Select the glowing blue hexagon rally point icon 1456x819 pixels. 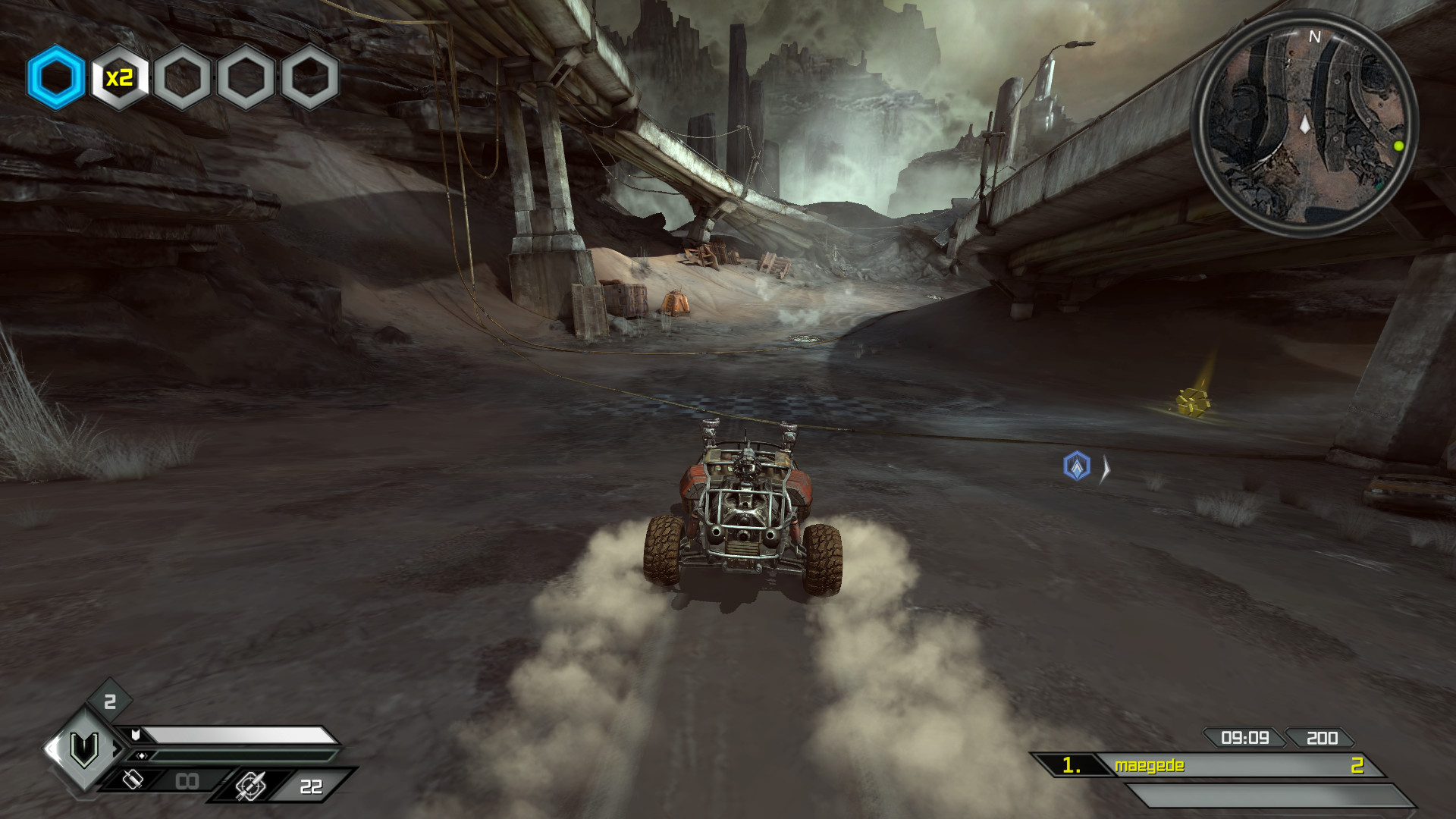pyautogui.click(x=55, y=77)
